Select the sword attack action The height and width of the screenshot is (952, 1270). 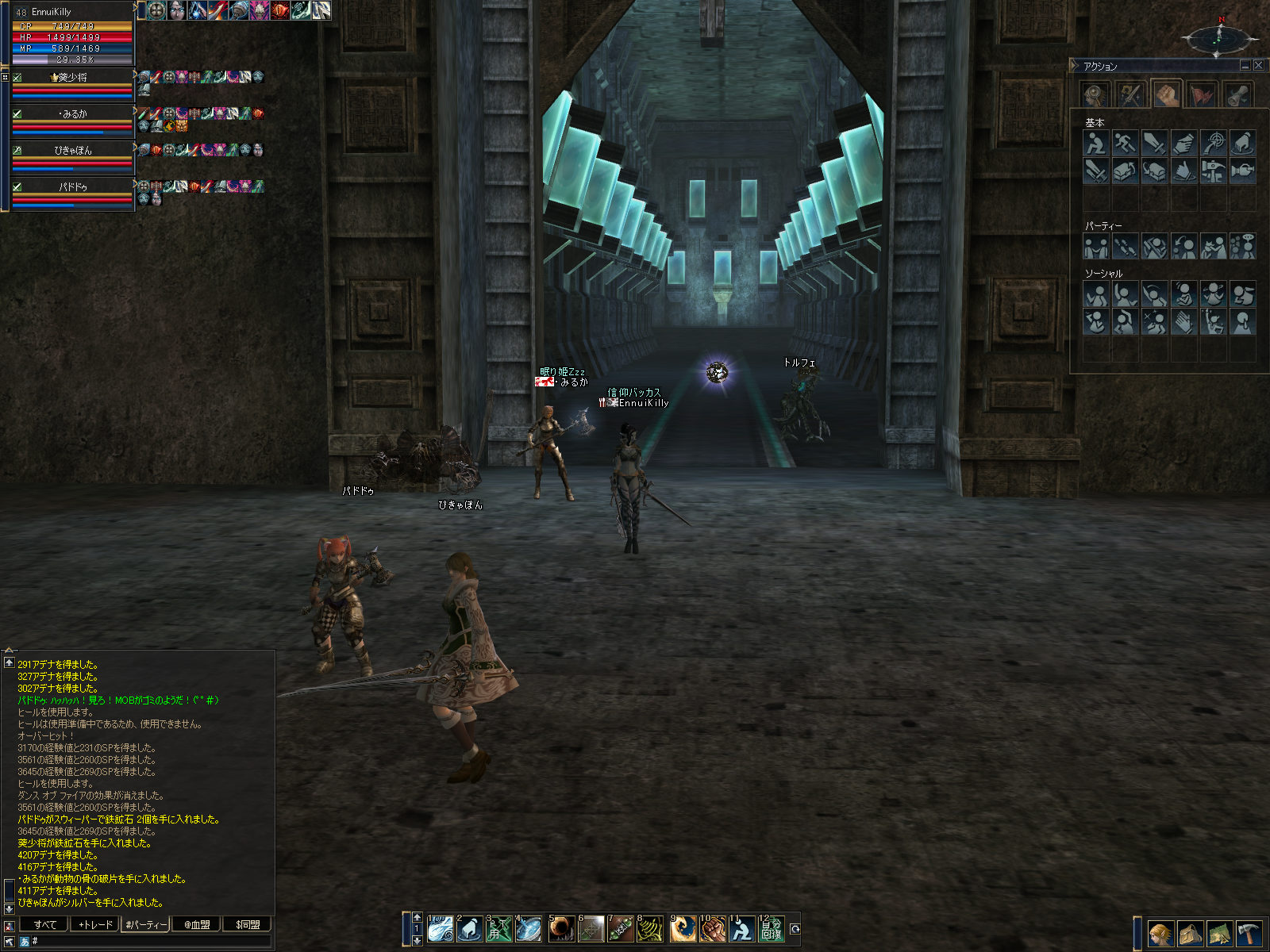click(x=1154, y=144)
